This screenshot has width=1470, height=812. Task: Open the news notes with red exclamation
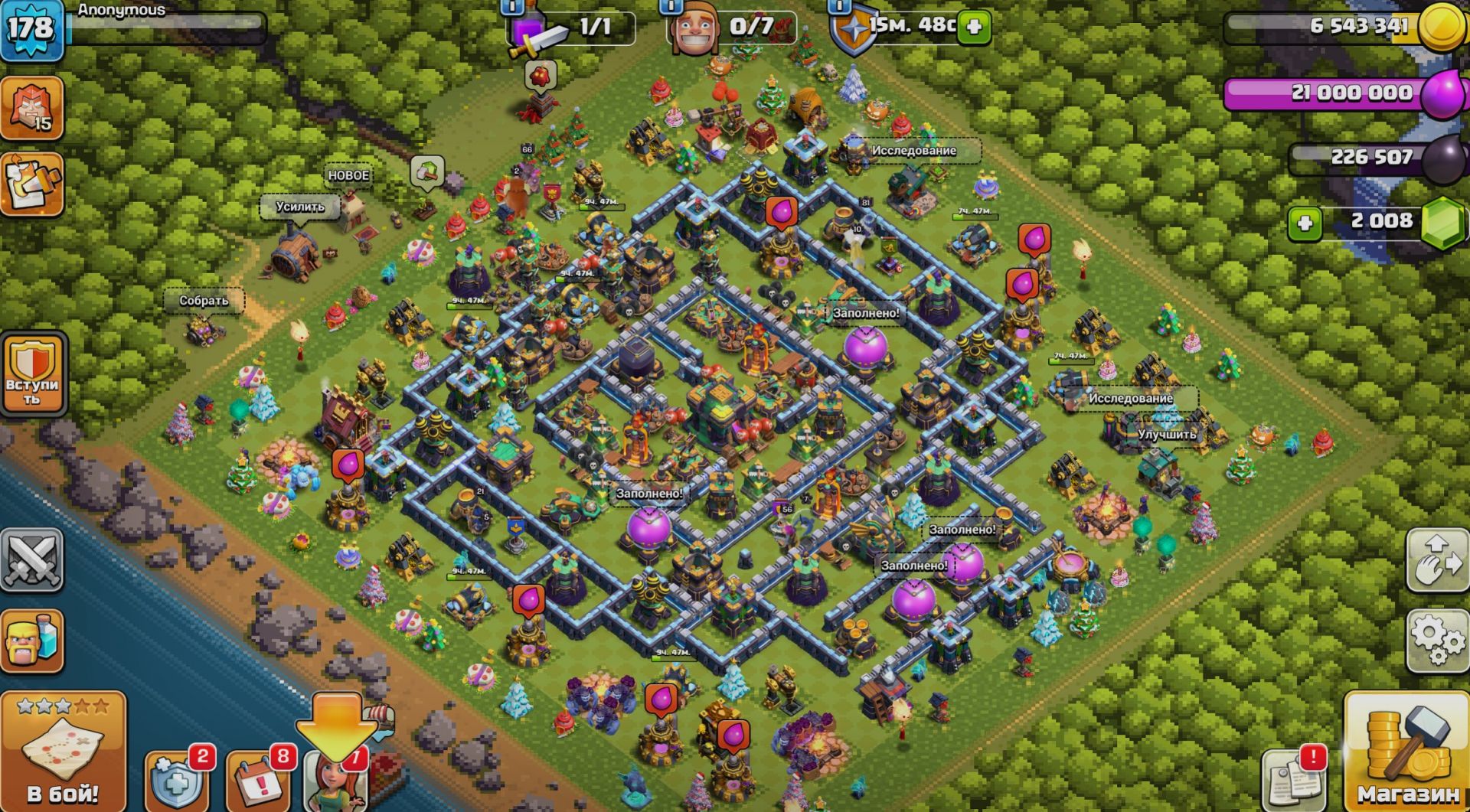(x=1295, y=780)
